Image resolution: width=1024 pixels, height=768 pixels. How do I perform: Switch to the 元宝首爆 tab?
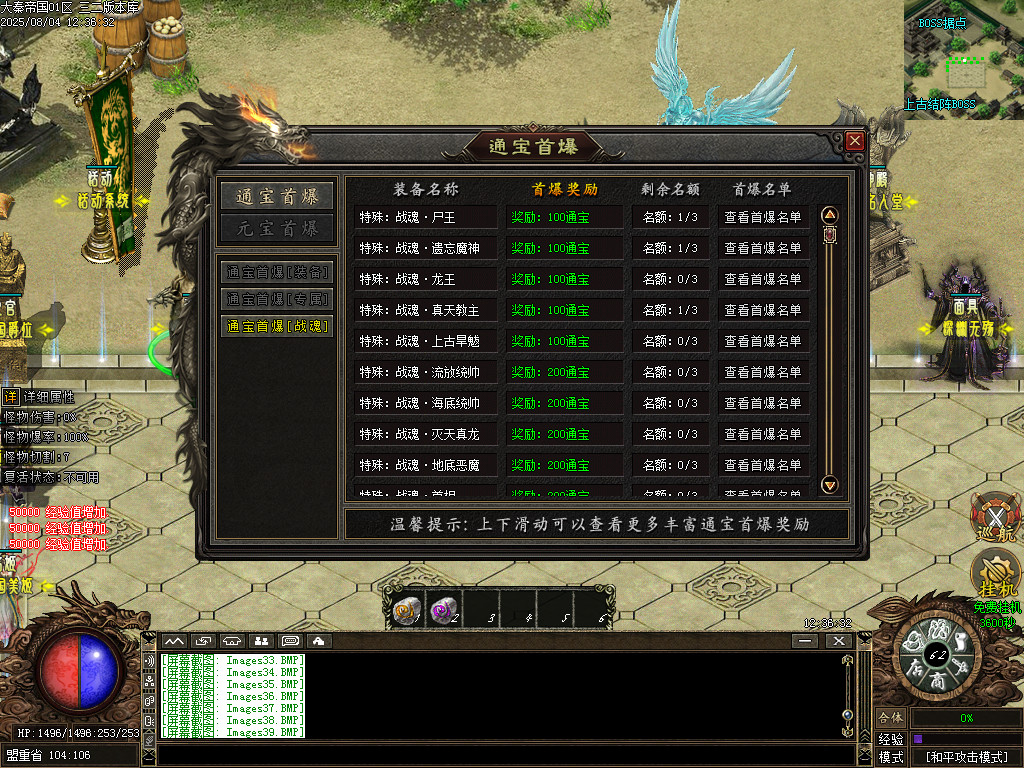[x=277, y=228]
